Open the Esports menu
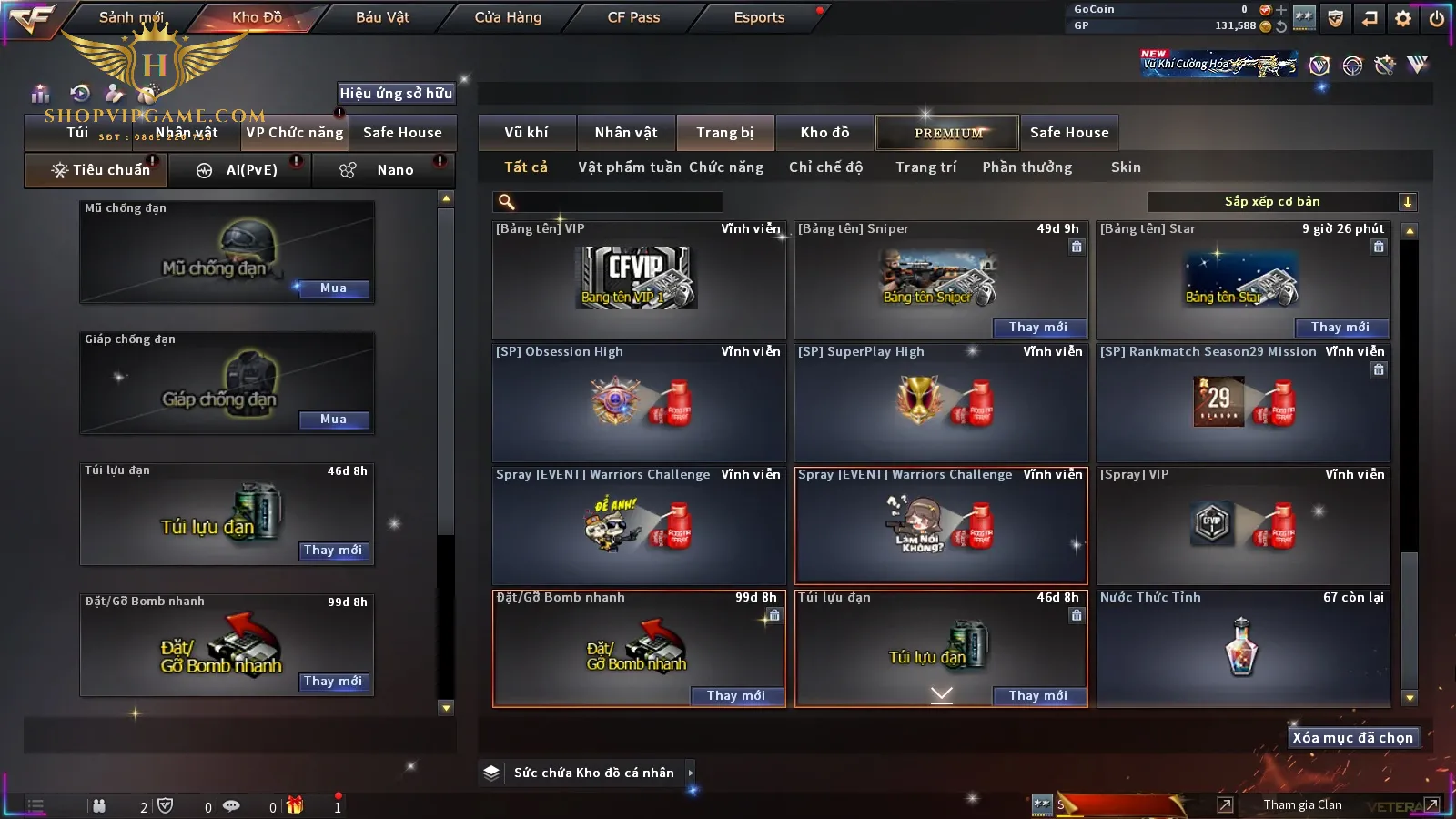 point(759,17)
